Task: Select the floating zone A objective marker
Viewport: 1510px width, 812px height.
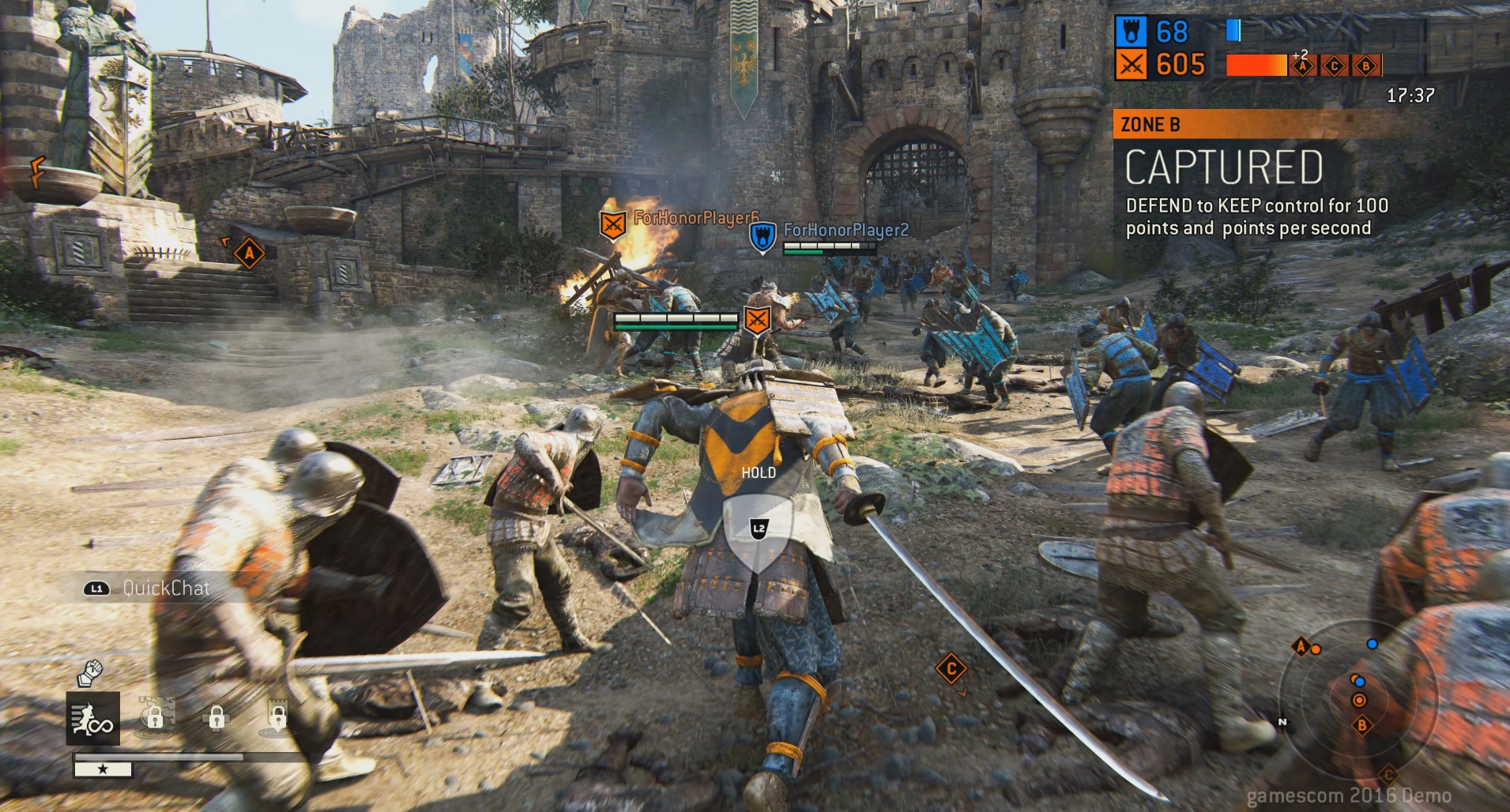Action: 249,254
